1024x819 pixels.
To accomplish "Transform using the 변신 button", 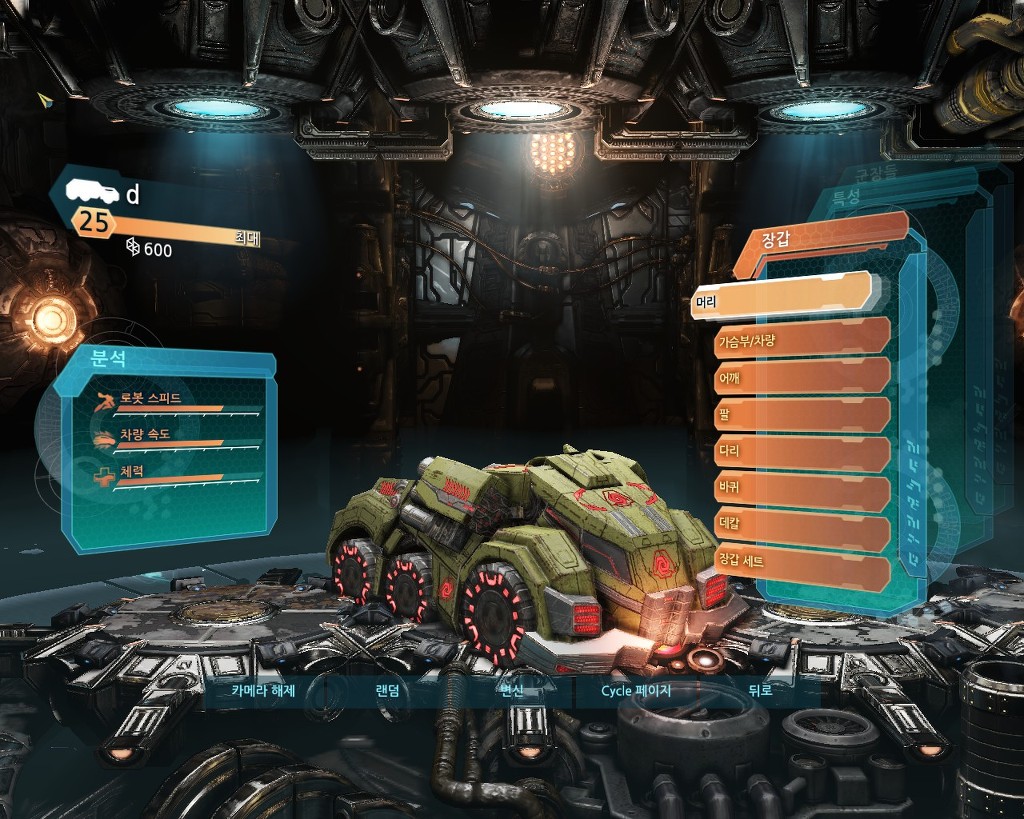I will (x=512, y=690).
